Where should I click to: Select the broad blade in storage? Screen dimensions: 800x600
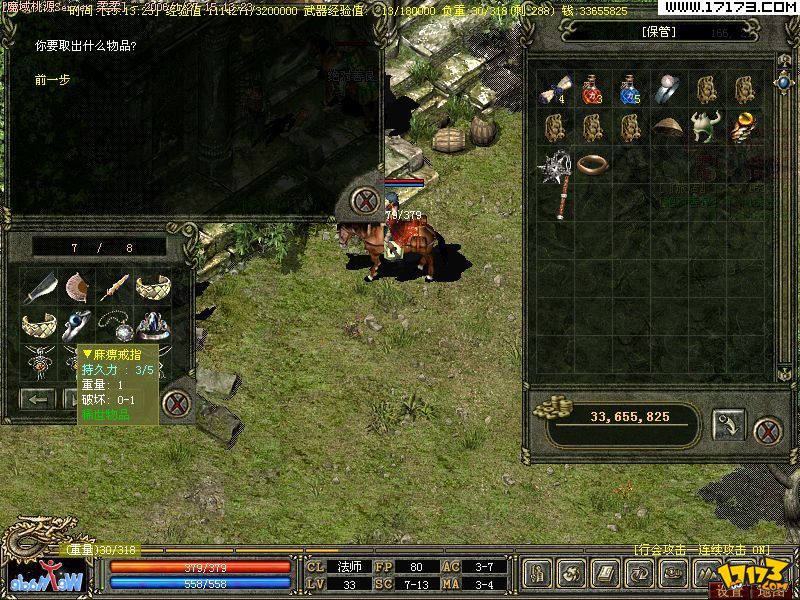(40, 290)
